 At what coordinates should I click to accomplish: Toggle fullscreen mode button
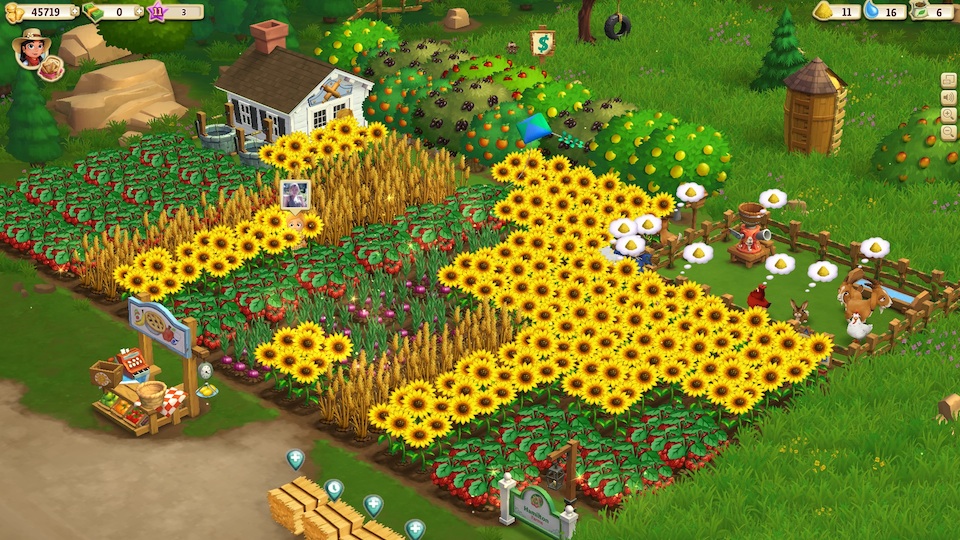(x=948, y=81)
